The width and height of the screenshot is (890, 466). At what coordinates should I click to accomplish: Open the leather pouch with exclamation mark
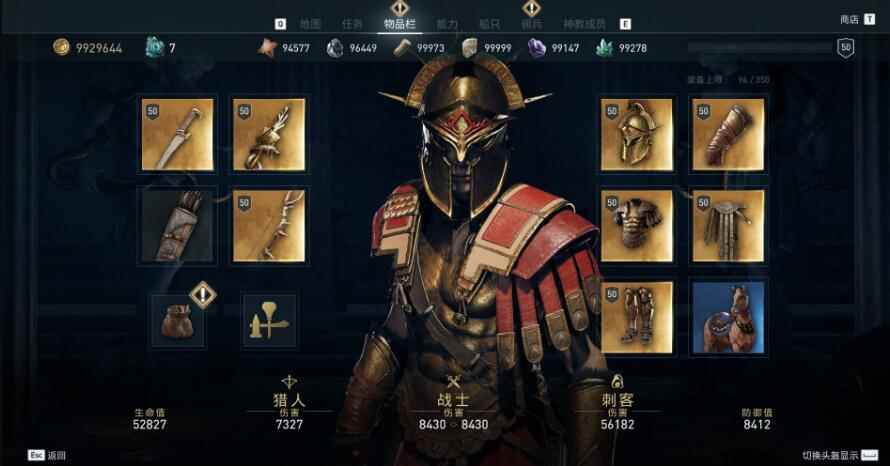[x=178, y=319]
